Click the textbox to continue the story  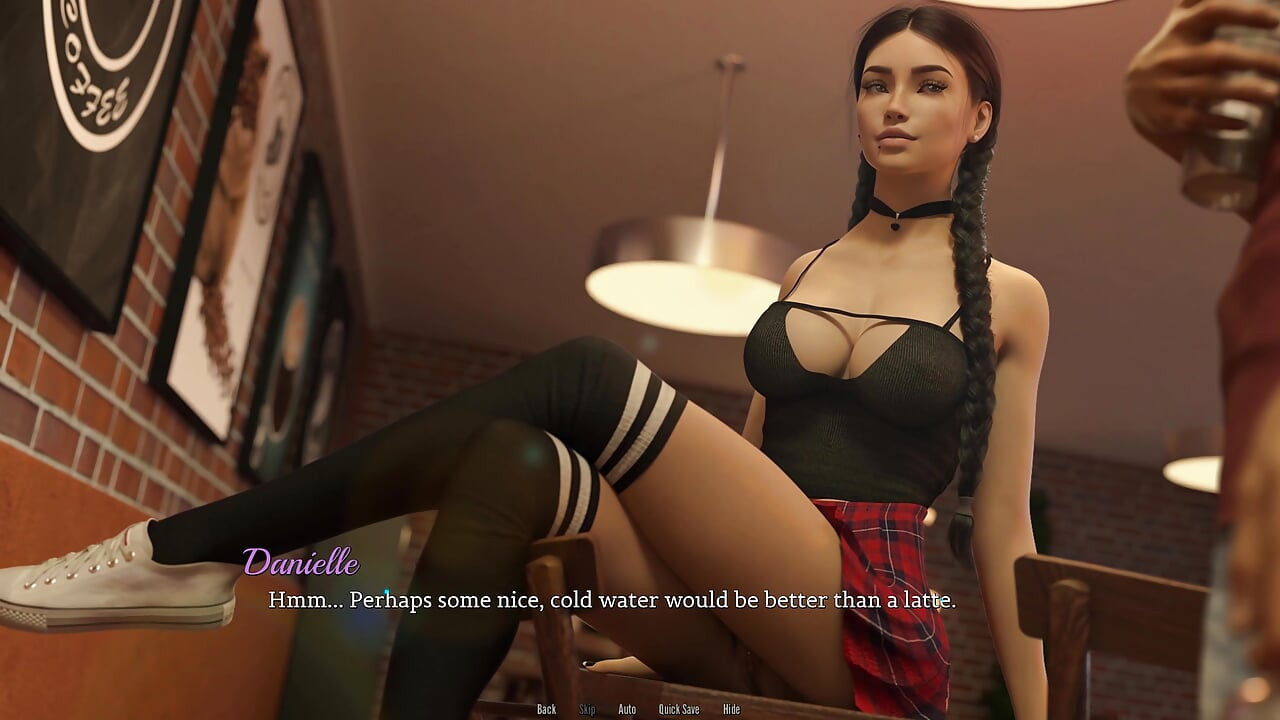point(612,601)
